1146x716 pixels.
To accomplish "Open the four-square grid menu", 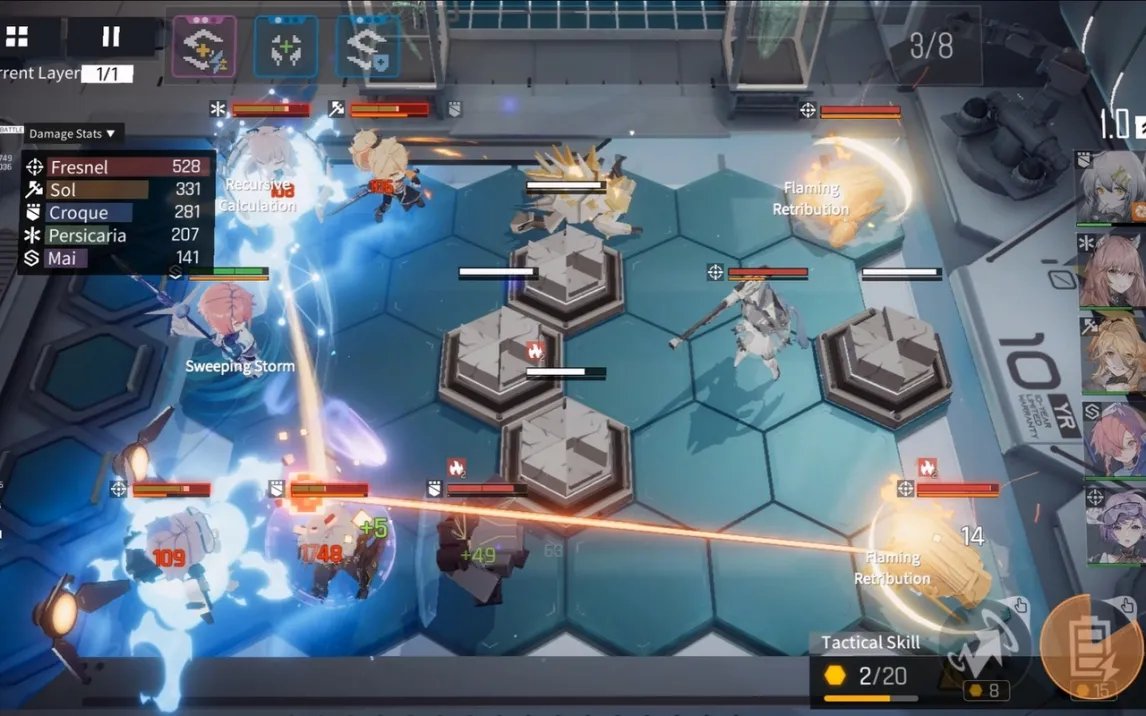I will 18,37.
